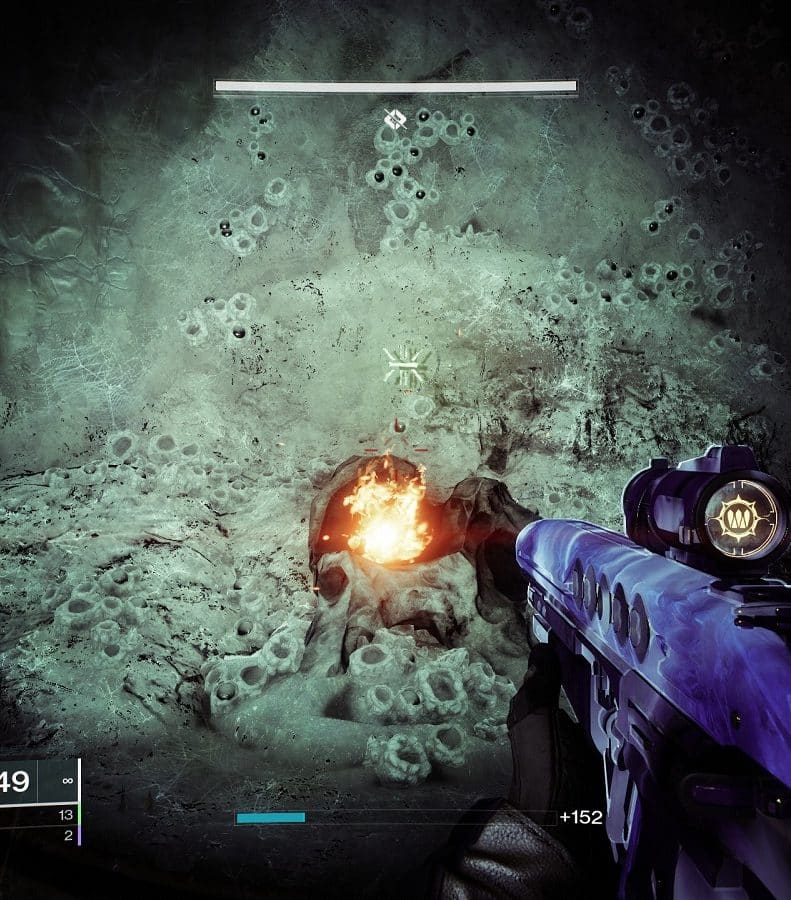Screen dimensions: 791x900
Task: Select the diamond icon beneath the boss bar
Action: (394, 120)
